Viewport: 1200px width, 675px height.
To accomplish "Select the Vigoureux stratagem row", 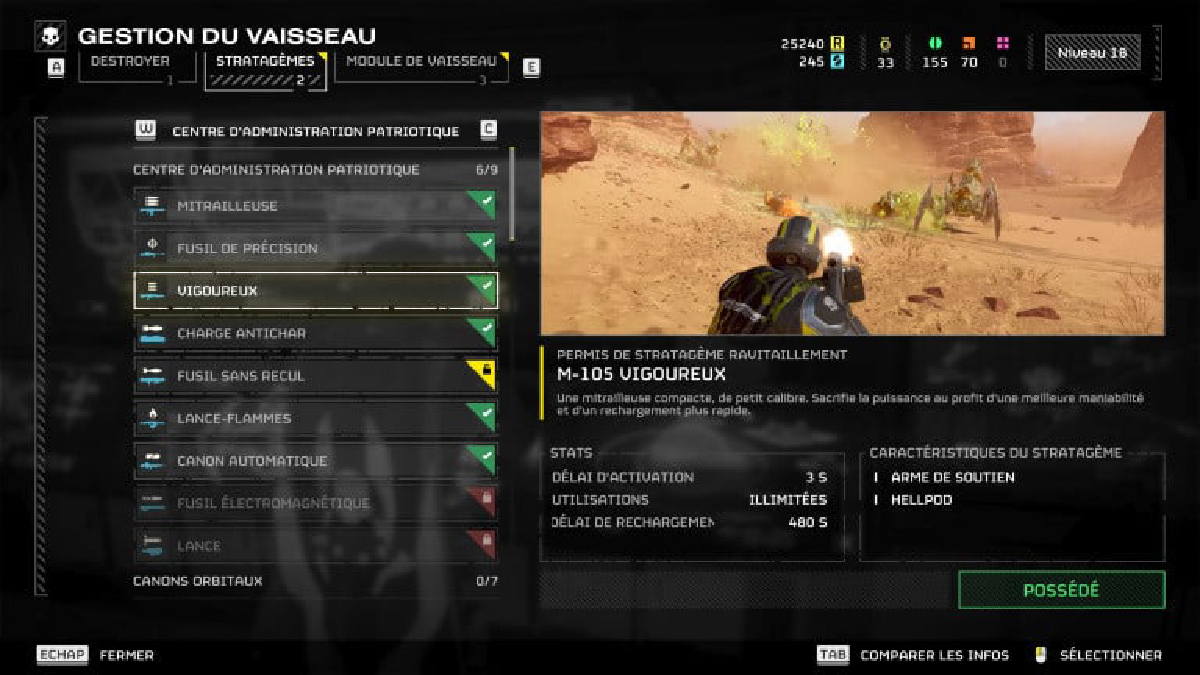I will pyautogui.click(x=315, y=291).
